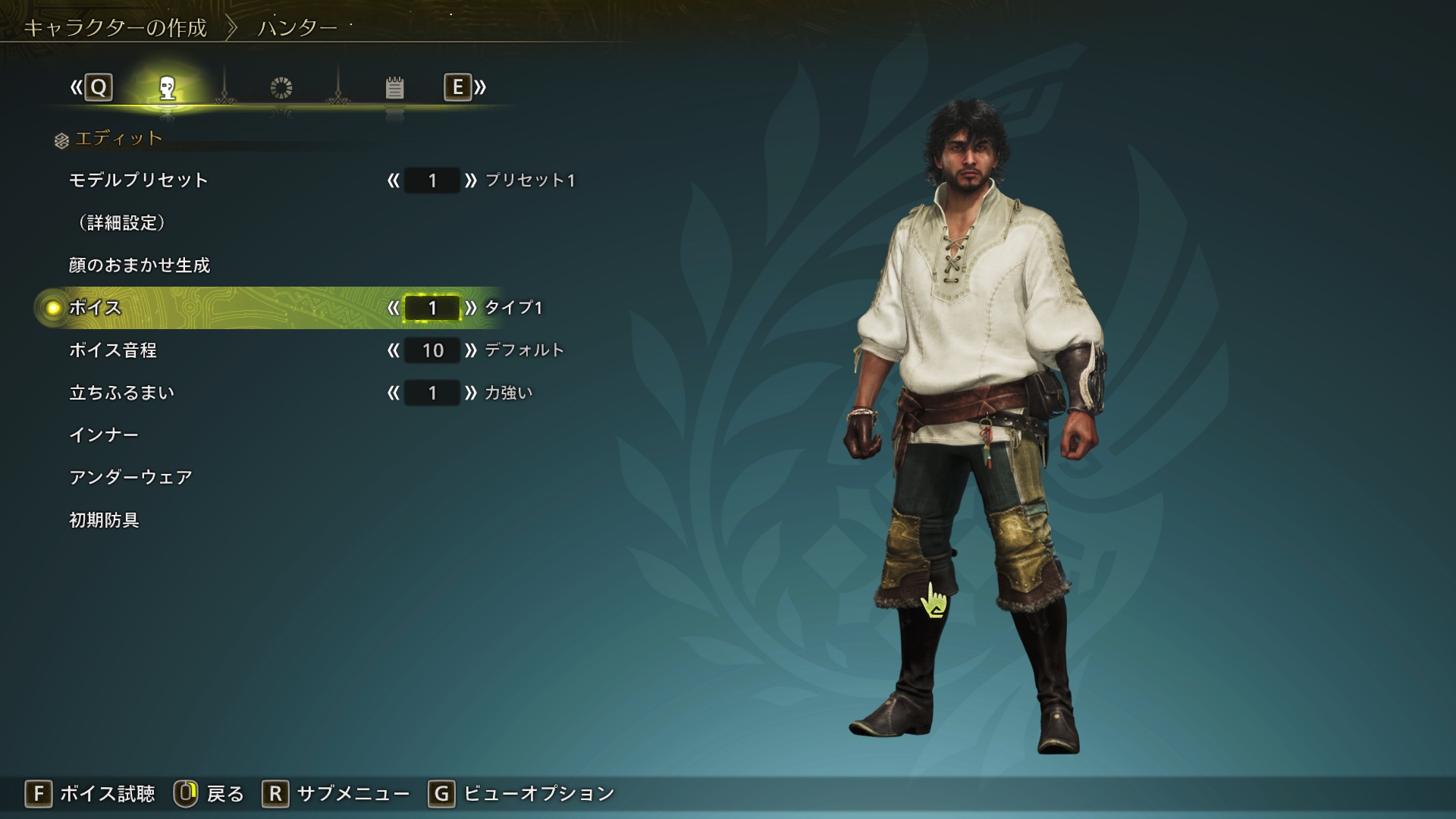
Task: Select the Model Preset (モデルプリセット) row
Action: click(x=139, y=180)
